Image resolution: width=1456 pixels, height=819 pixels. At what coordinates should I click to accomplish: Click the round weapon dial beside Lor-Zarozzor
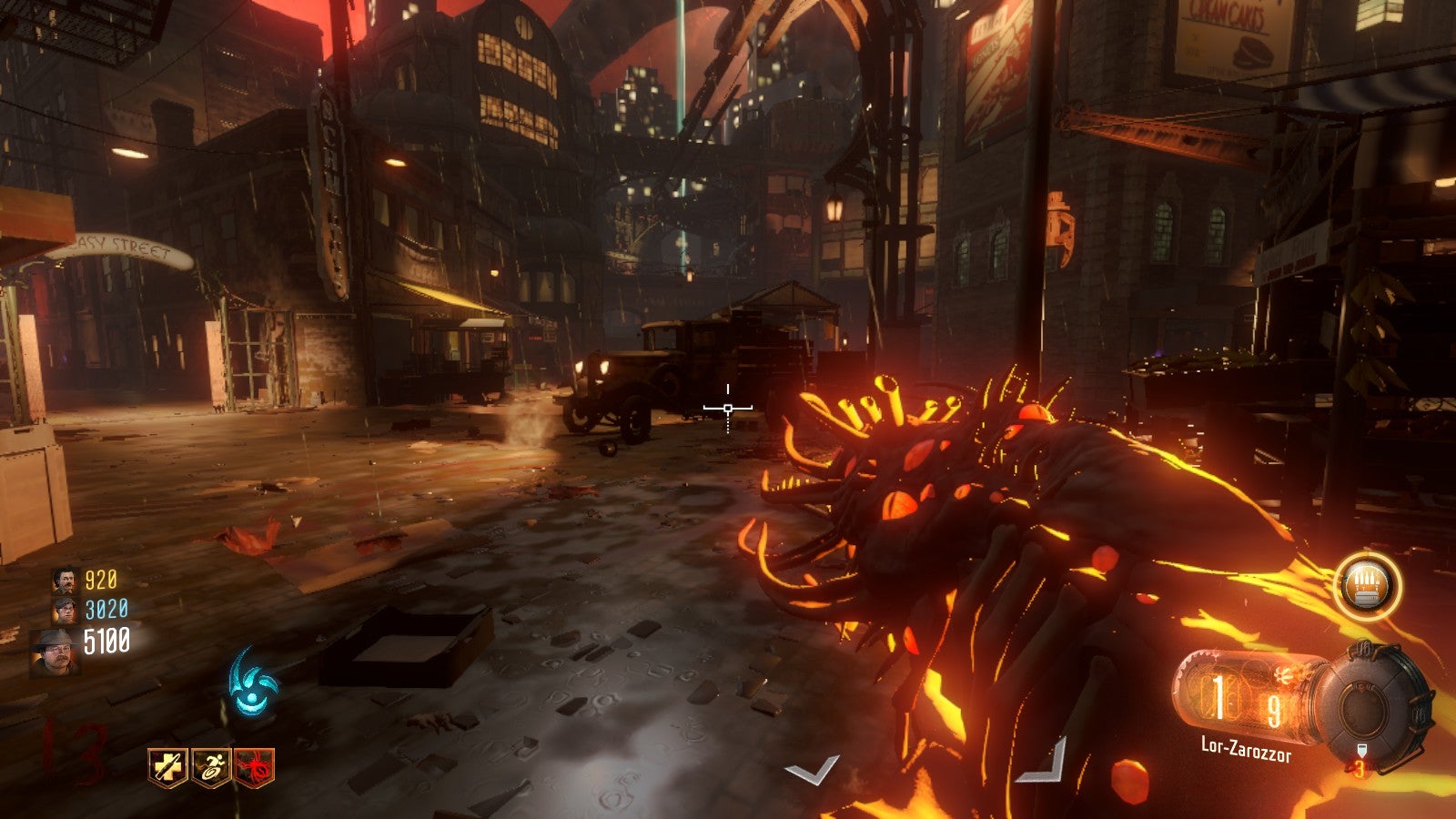(x=1368, y=703)
